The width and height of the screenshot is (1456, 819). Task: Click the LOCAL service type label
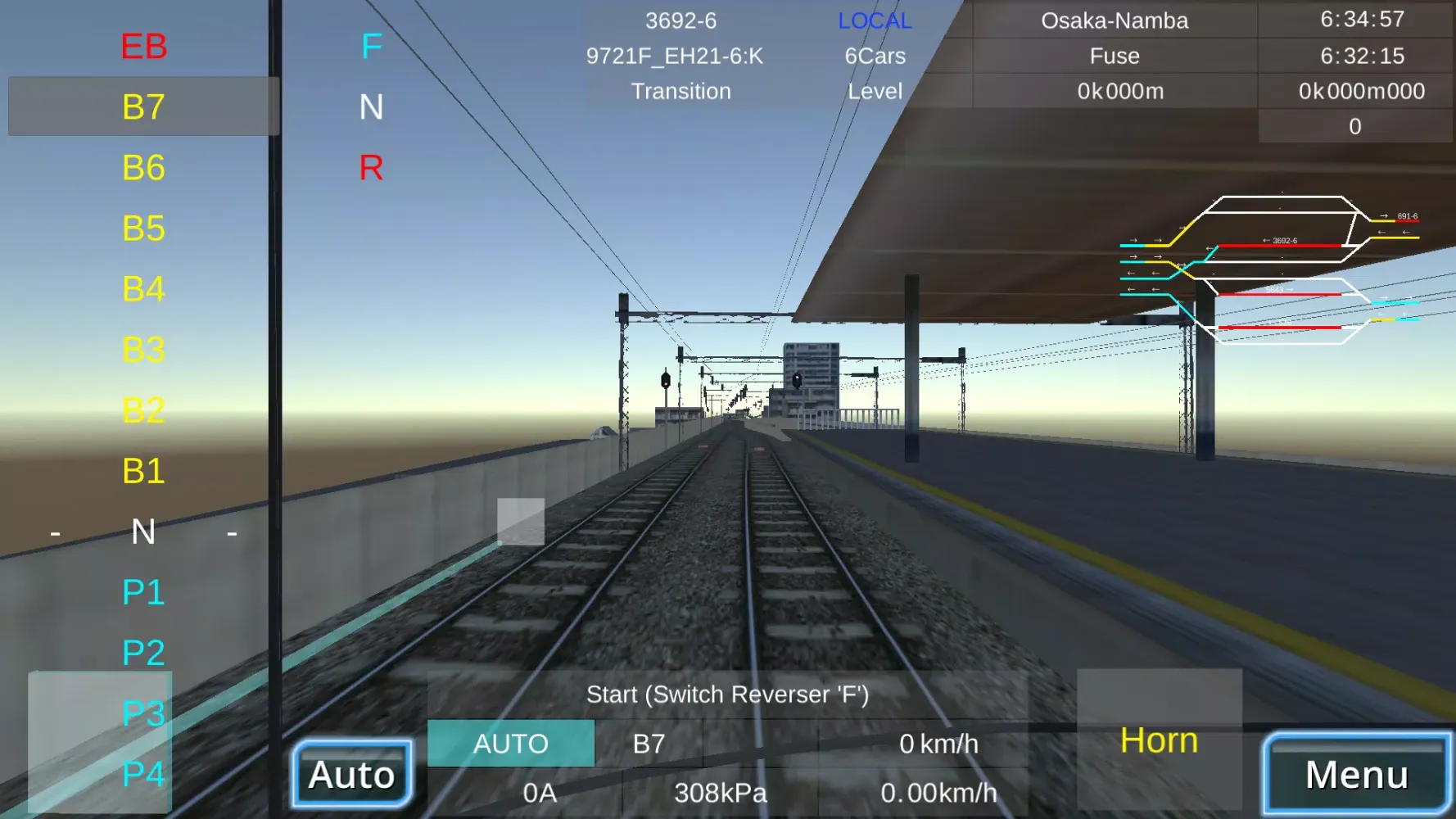pos(873,20)
